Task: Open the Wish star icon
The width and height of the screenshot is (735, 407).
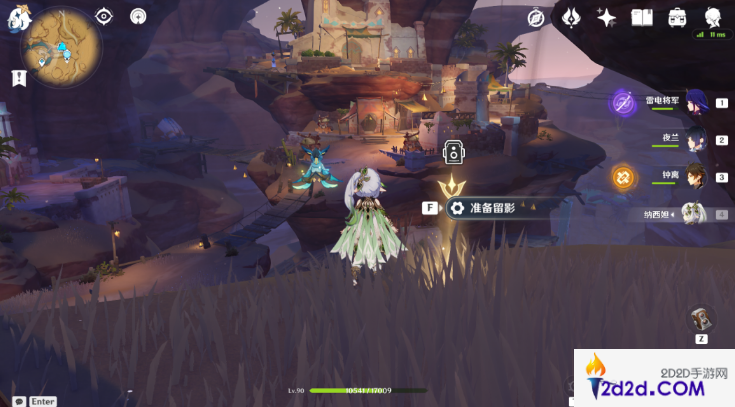Action: pyautogui.click(x=606, y=17)
